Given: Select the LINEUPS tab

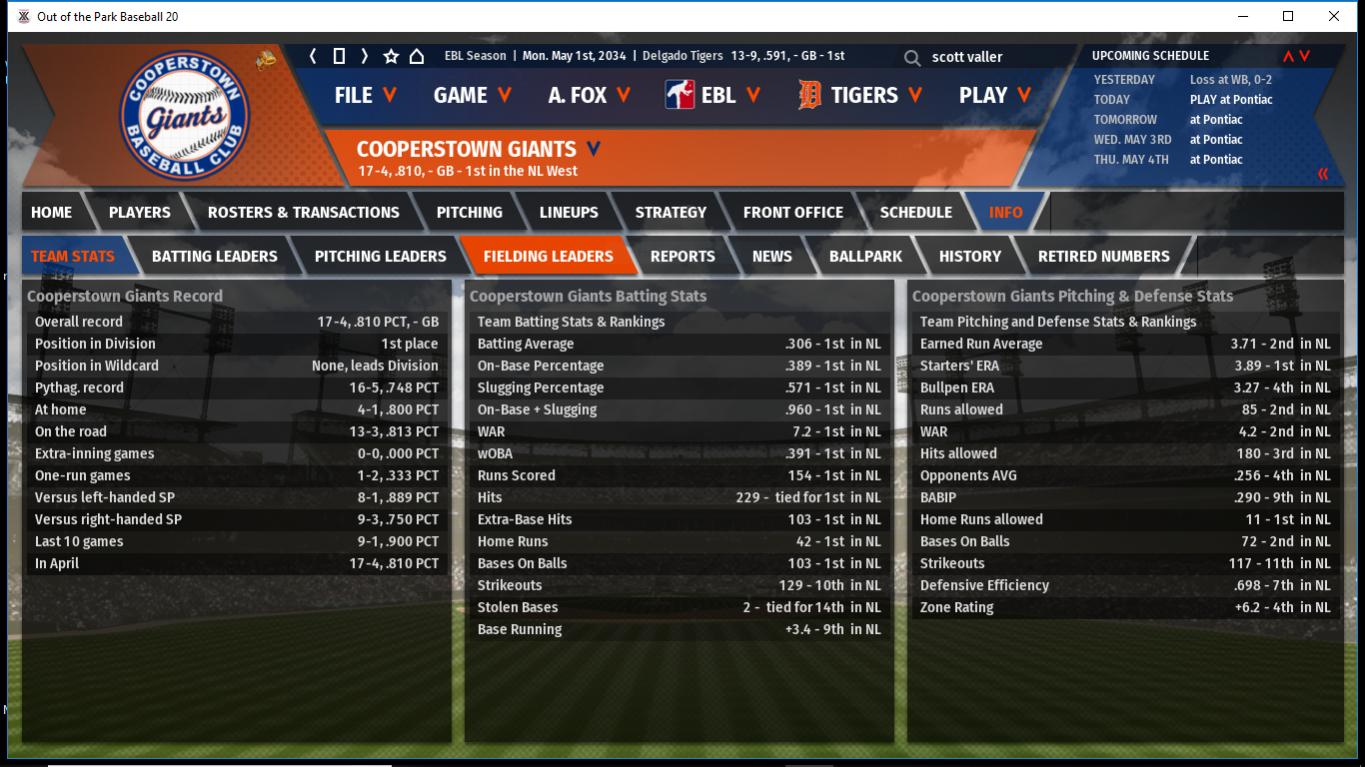Looking at the screenshot, I should (568, 212).
